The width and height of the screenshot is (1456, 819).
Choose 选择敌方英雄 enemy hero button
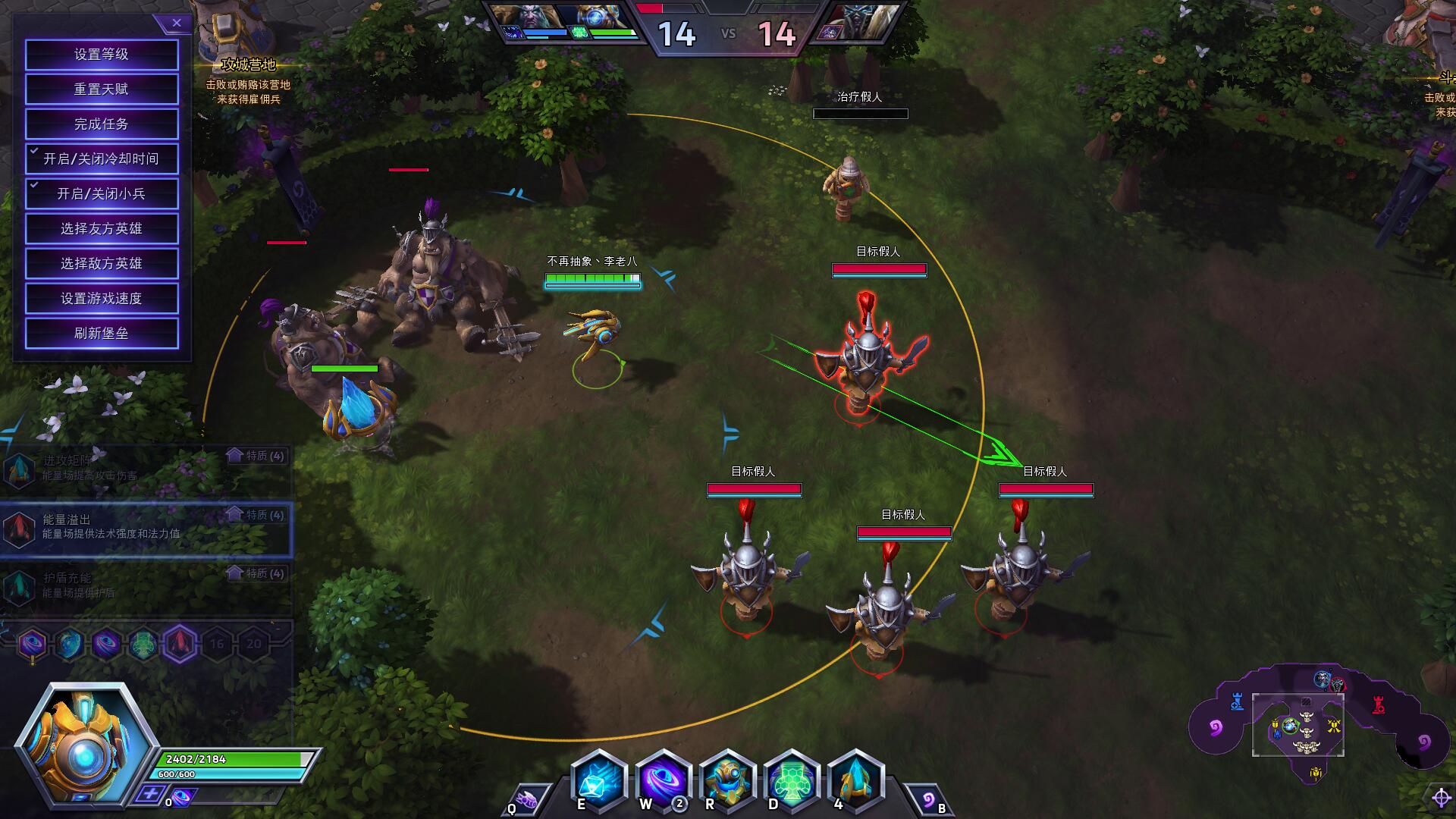tap(102, 264)
